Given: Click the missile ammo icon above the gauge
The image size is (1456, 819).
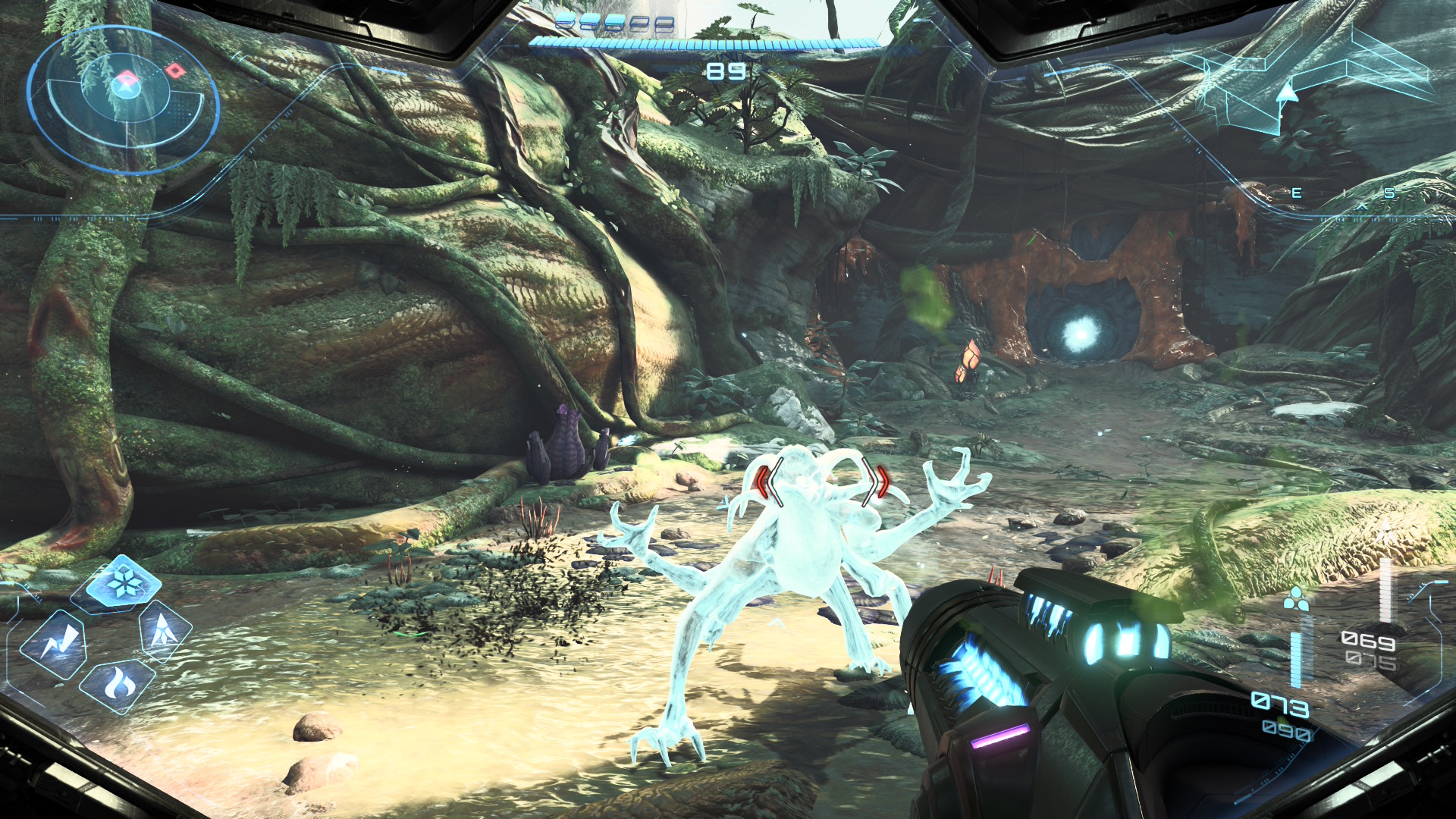Looking at the screenshot, I should coord(1296,598).
